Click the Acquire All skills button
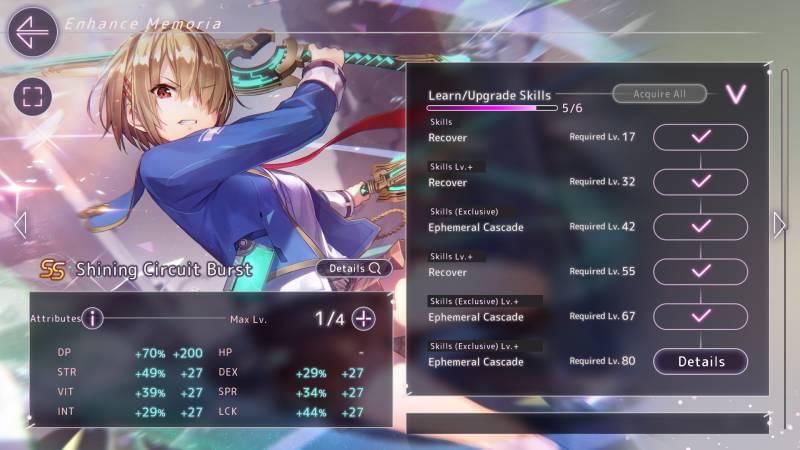 pyautogui.click(x=659, y=94)
